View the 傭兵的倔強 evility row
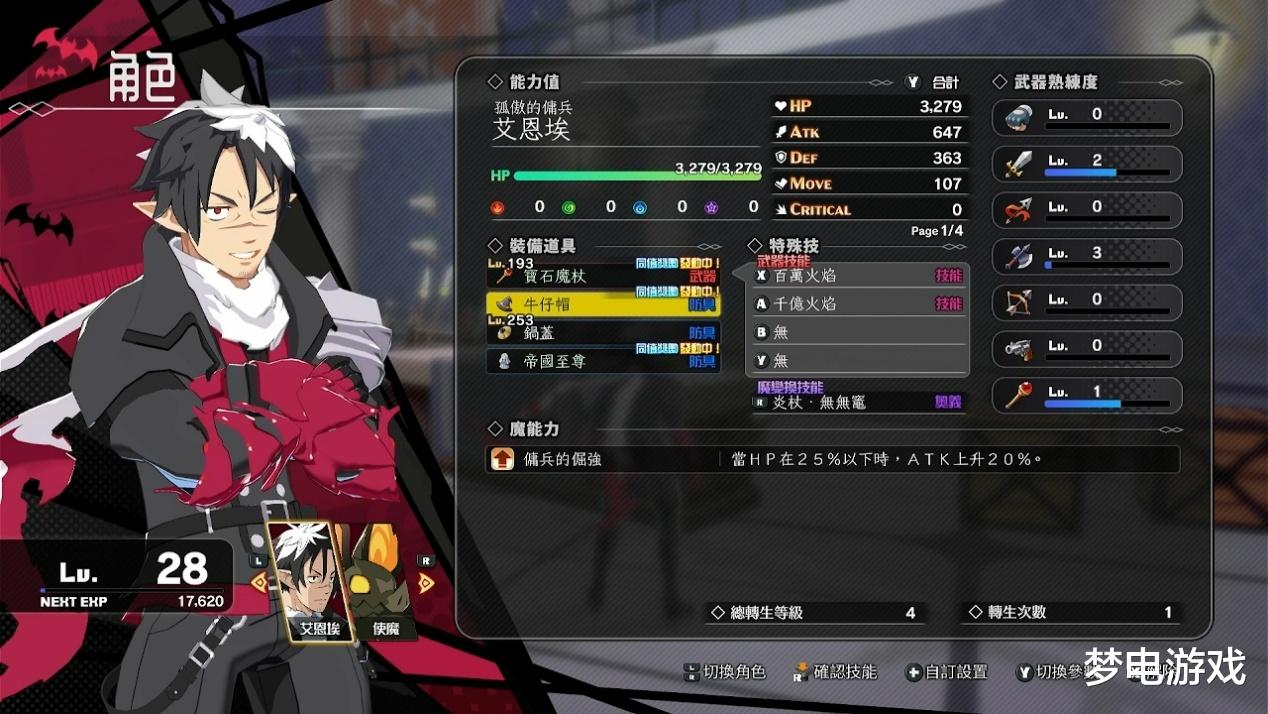 click(832, 459)
